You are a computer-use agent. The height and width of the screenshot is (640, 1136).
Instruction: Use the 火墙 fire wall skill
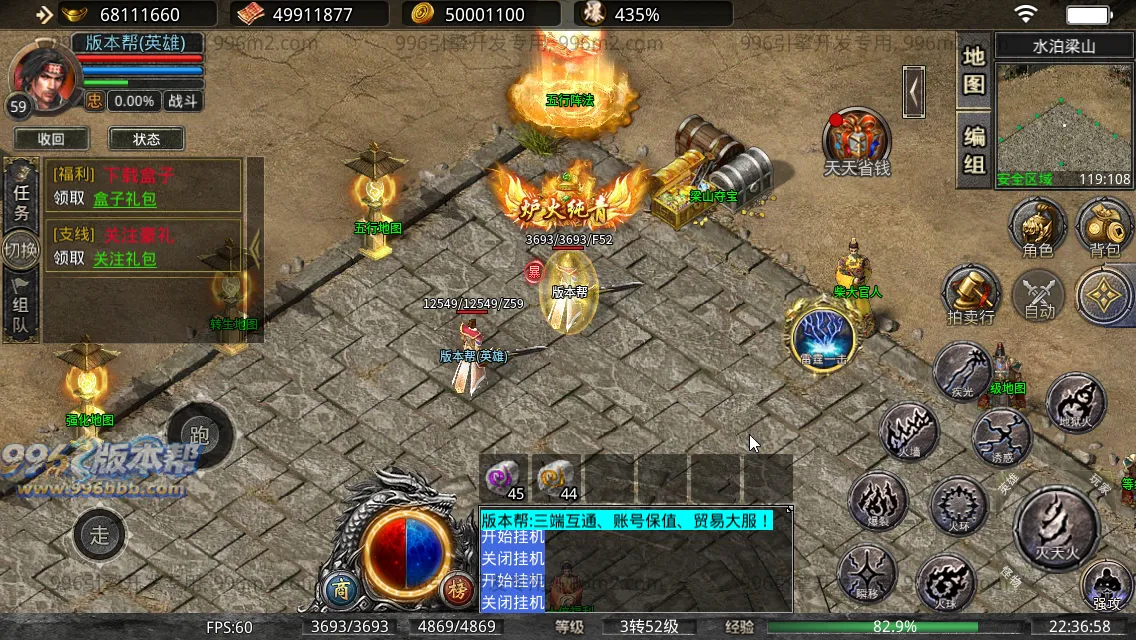pos(908,433)
